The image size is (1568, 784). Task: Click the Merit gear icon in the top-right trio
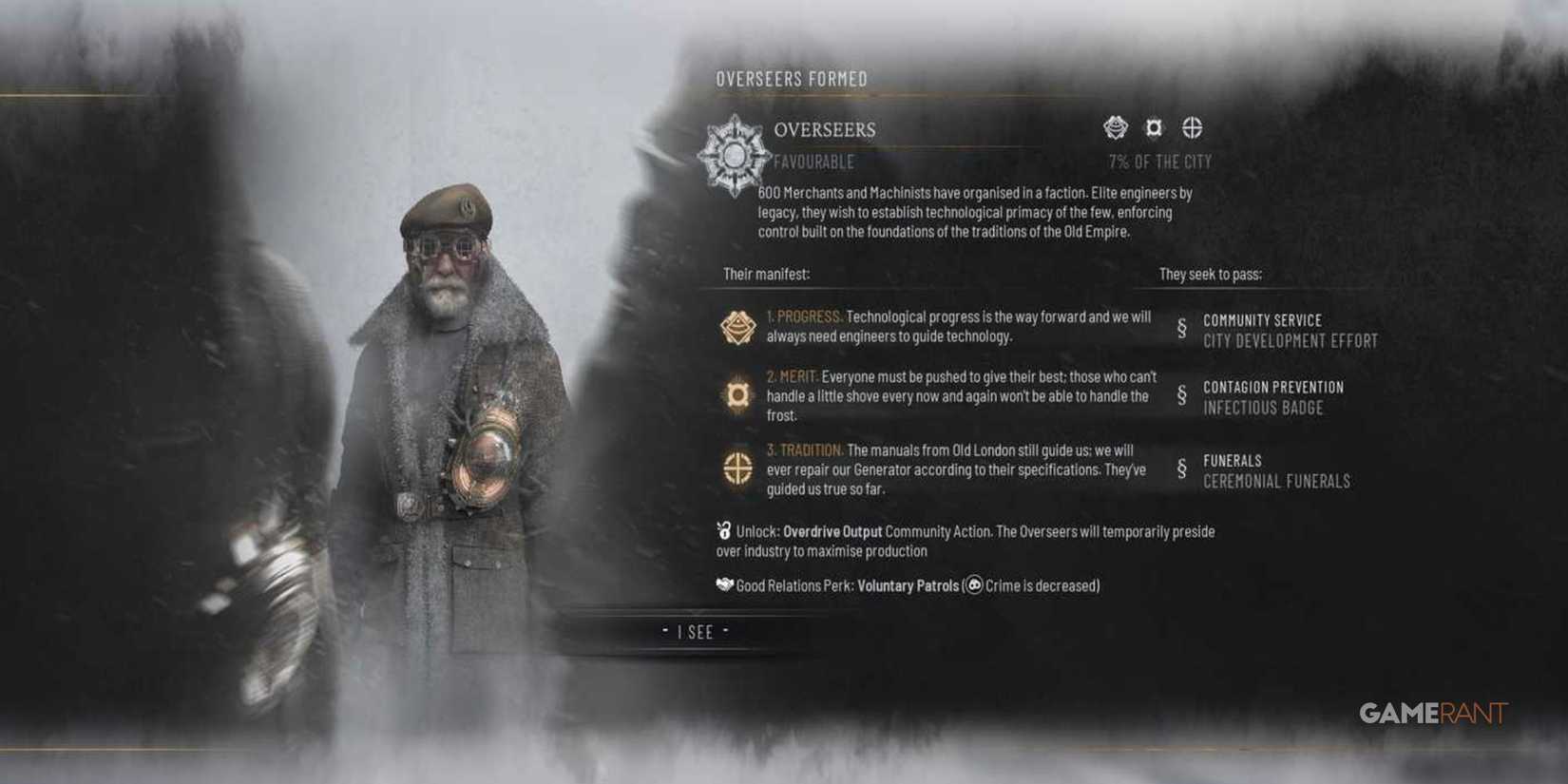(x=1152, y=126)
